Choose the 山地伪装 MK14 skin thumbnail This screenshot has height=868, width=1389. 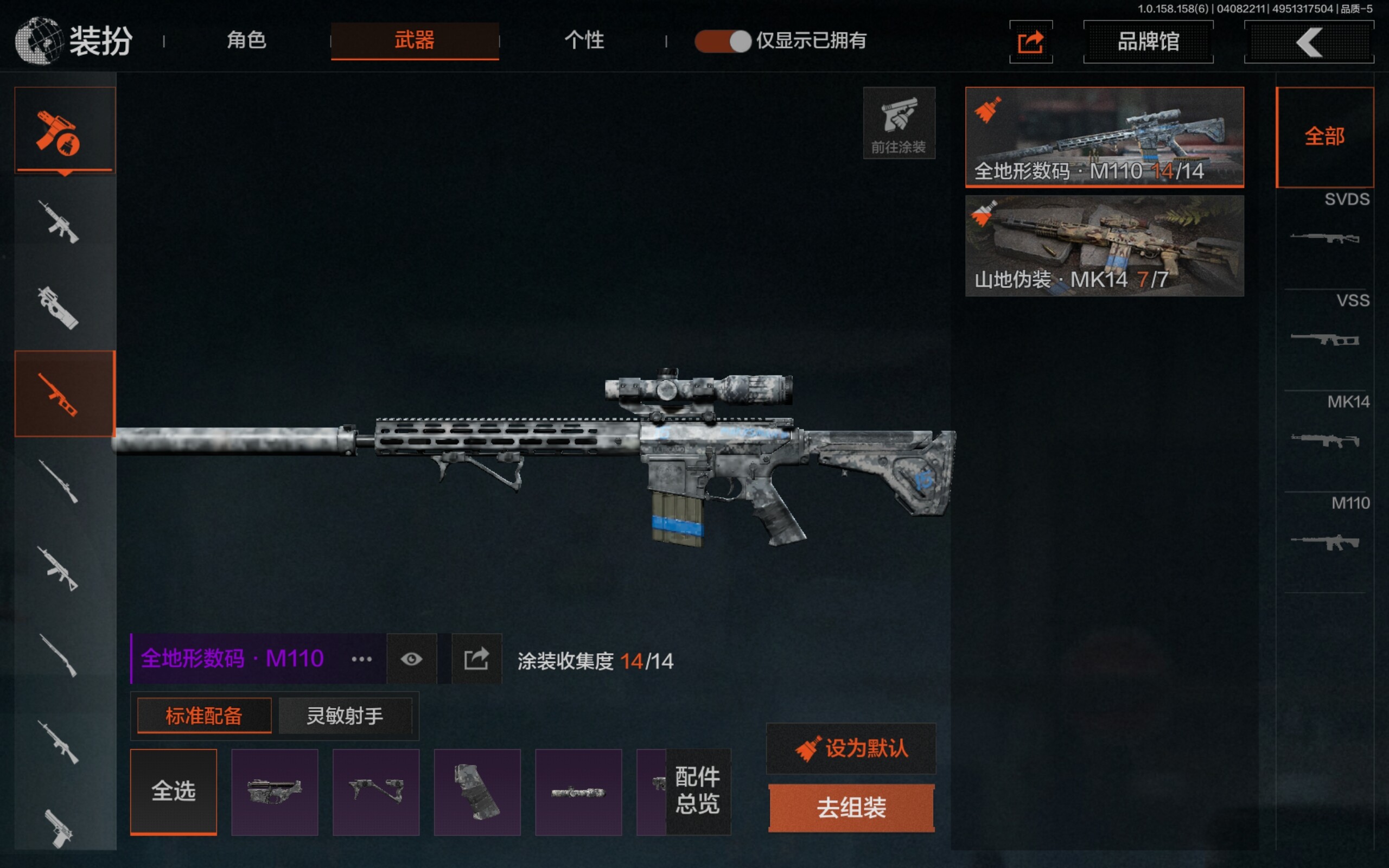1104,246
